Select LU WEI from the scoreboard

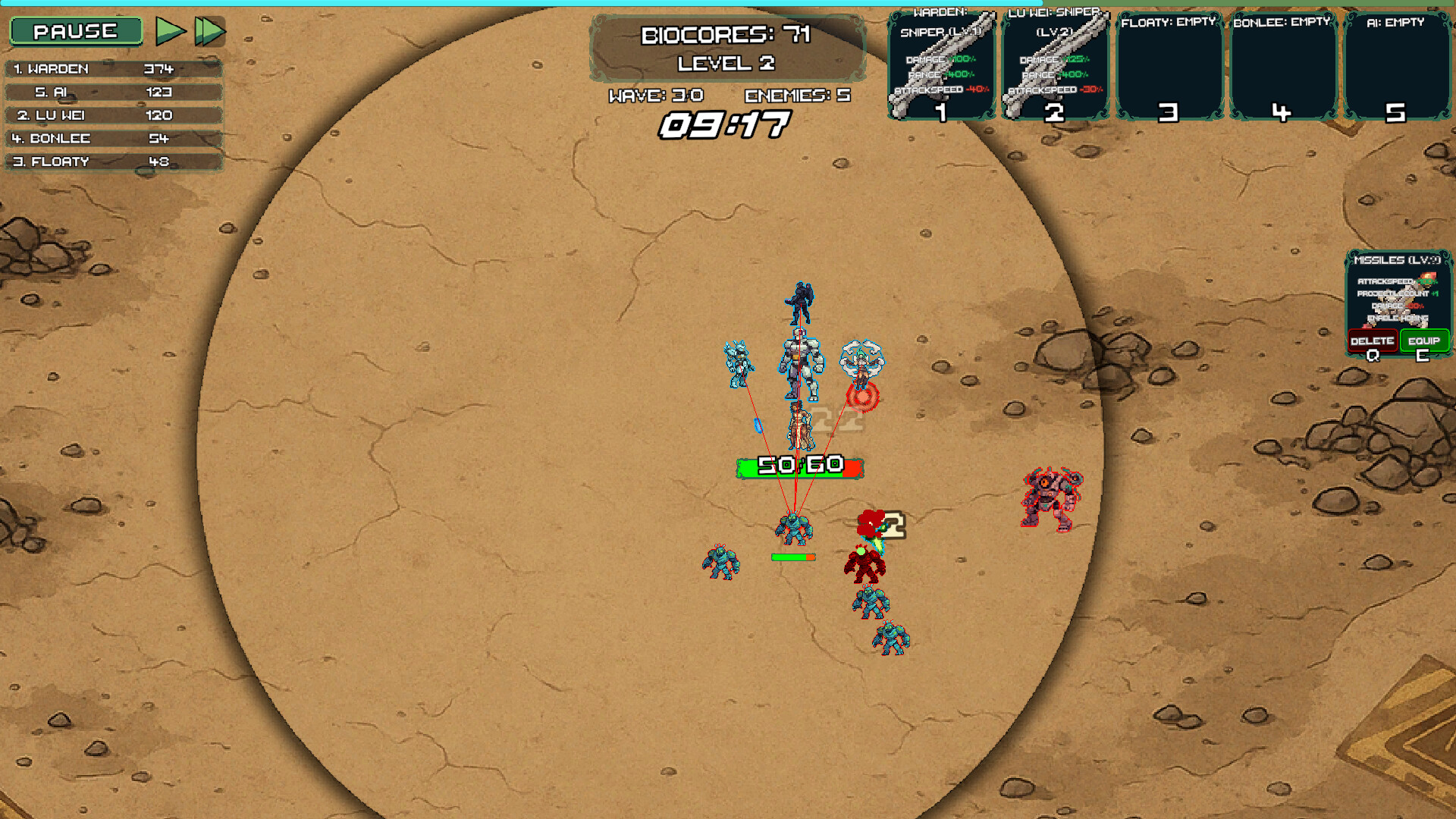click(114, 115)
